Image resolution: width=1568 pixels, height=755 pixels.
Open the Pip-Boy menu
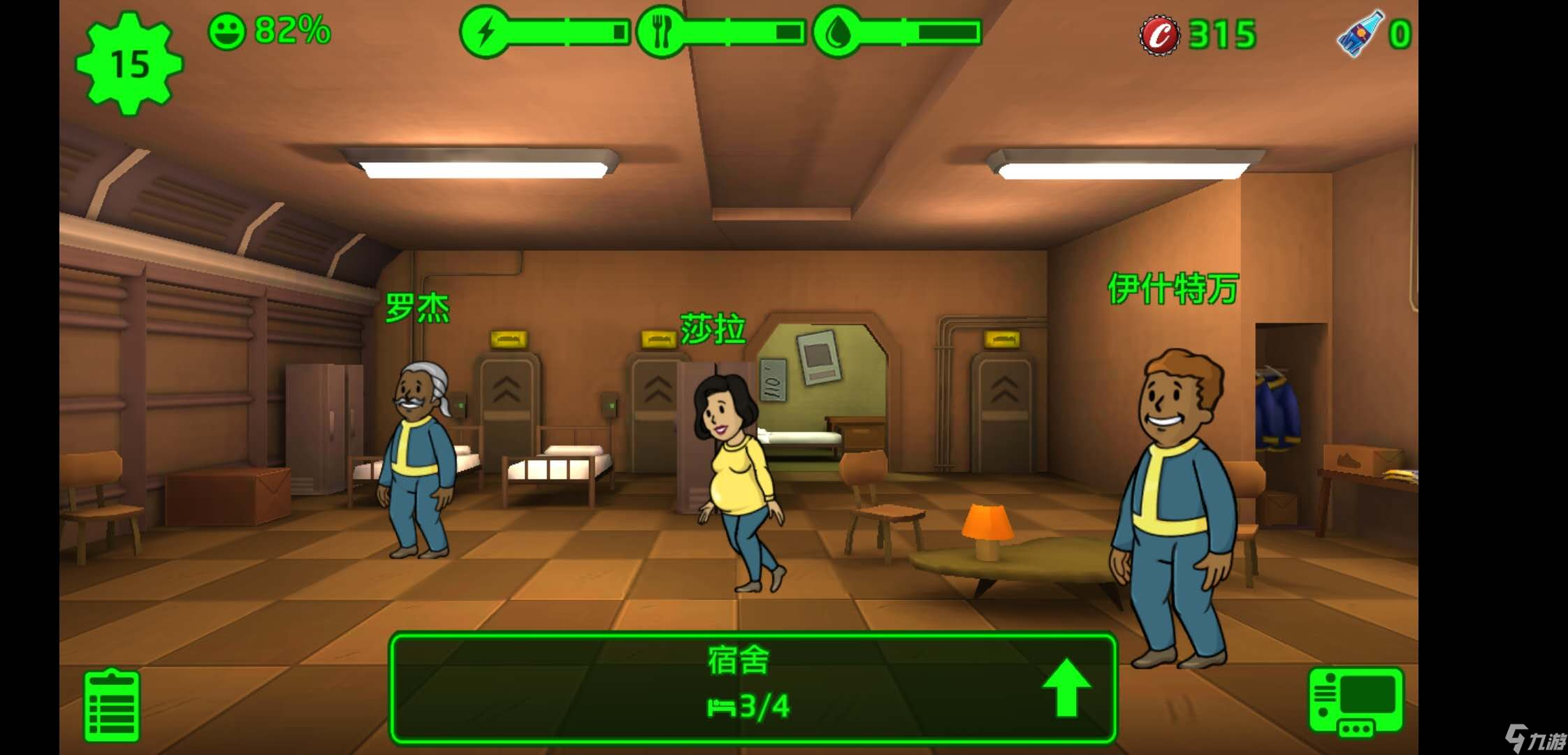click(1355, 702)
